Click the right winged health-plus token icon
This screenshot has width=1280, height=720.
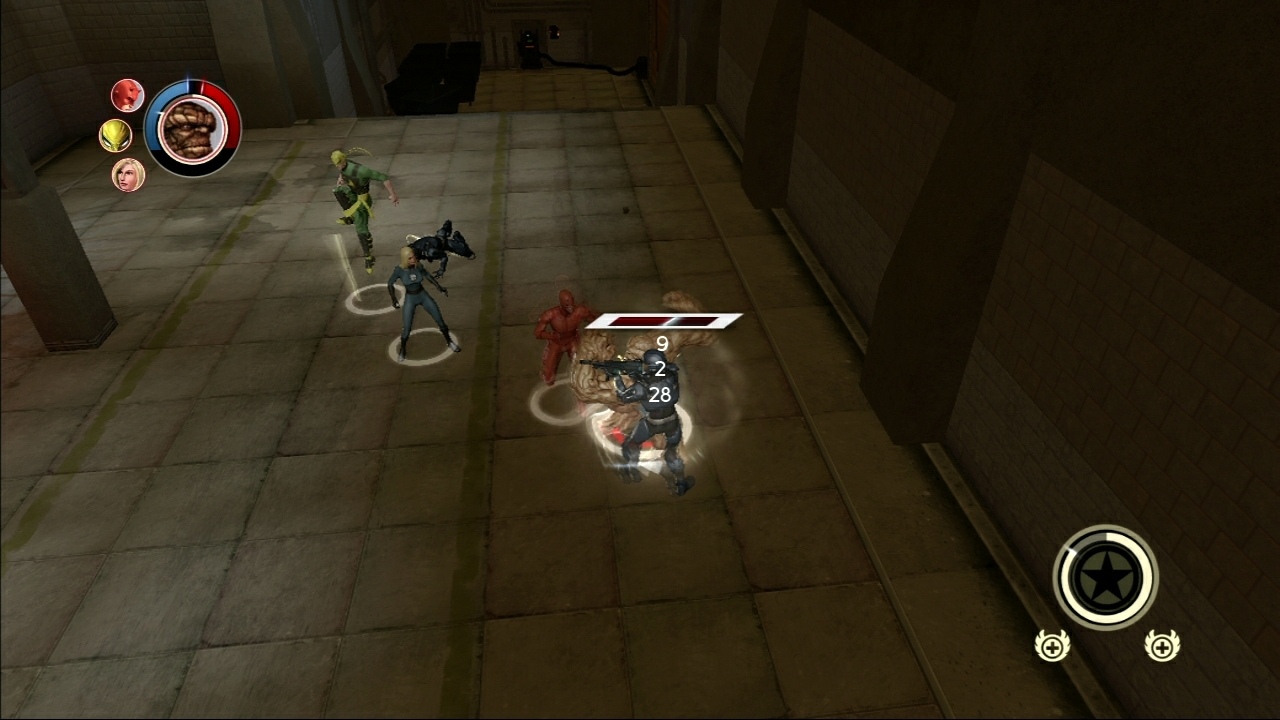click(x=1160, y=647)
